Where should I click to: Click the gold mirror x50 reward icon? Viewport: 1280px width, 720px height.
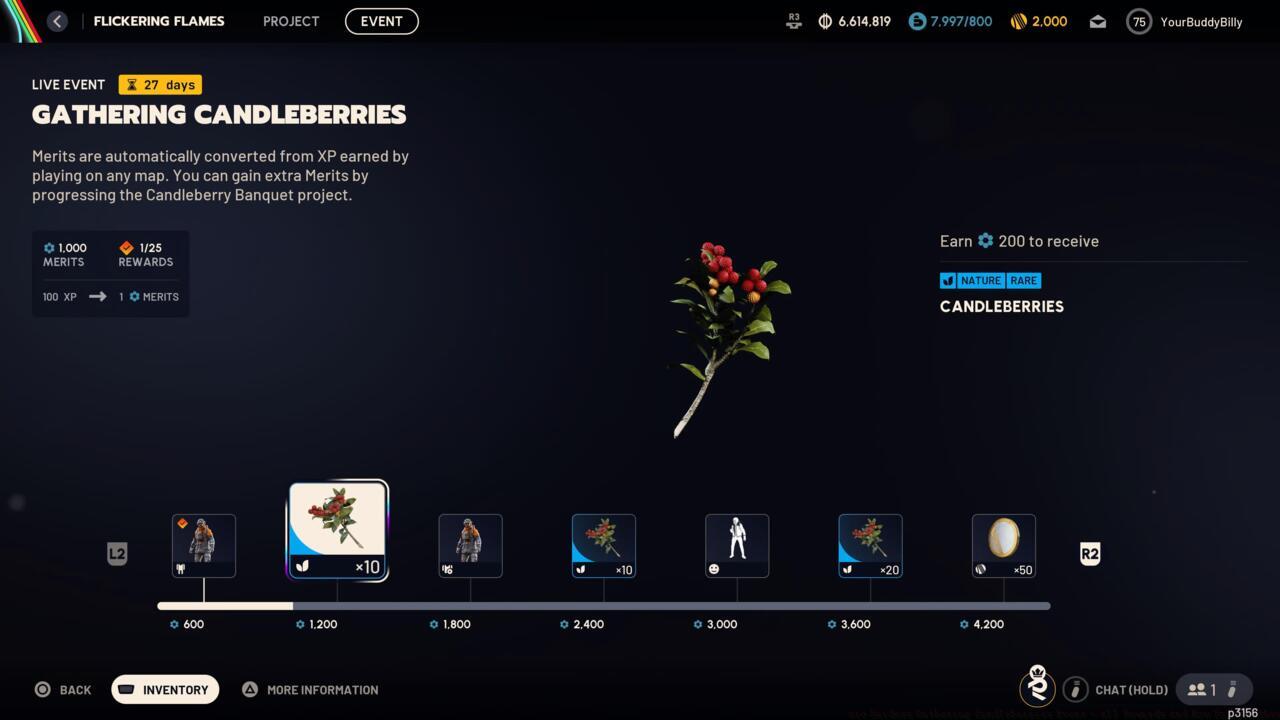[1003, 545]
